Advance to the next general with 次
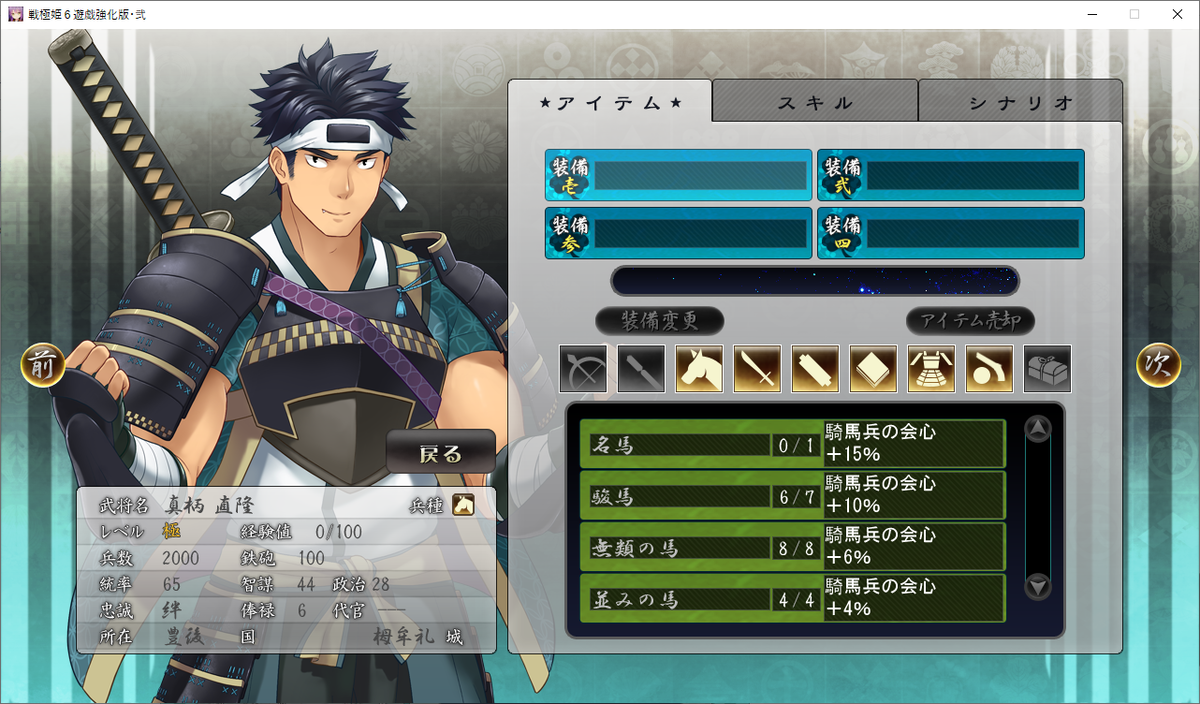Viewport: 1200px width, 704px height. 1158,367
